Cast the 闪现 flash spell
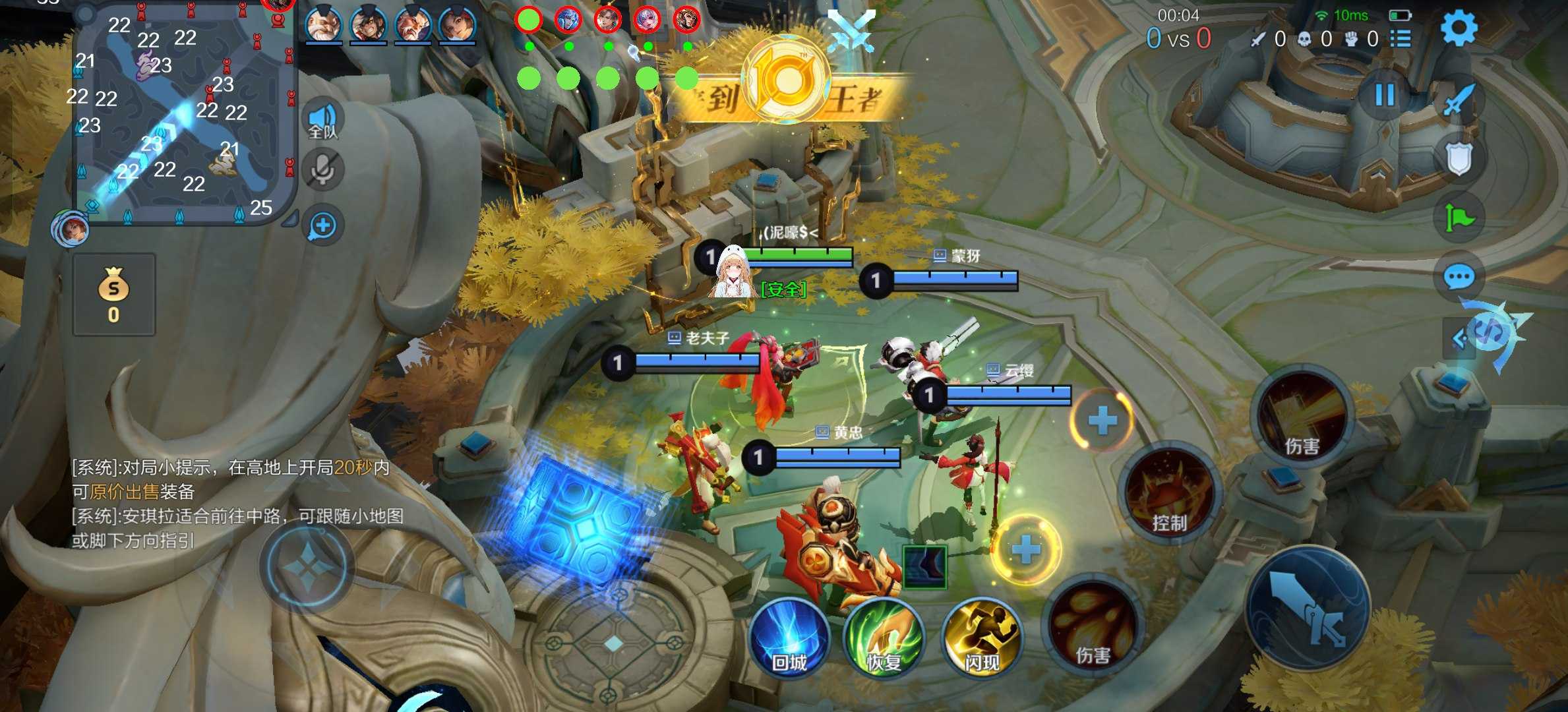Viewport: 1568px width, 712px height. (982, 638)
